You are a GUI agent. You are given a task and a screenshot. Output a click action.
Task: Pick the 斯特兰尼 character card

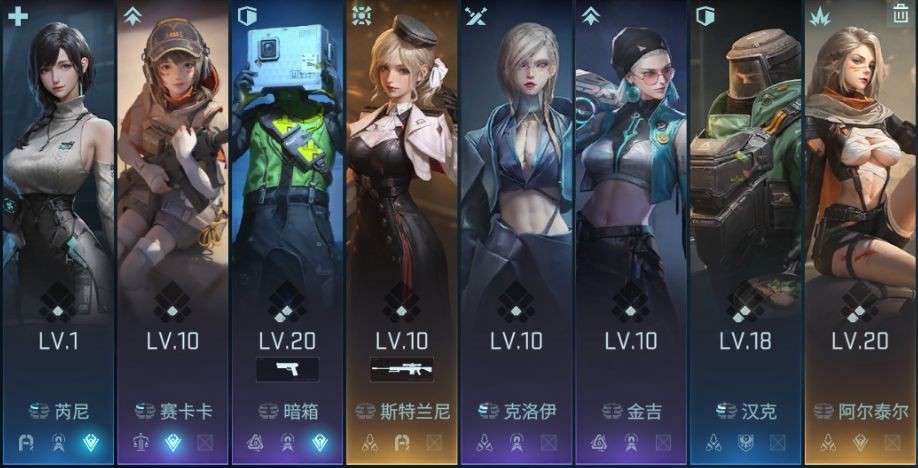pos(402,200)
